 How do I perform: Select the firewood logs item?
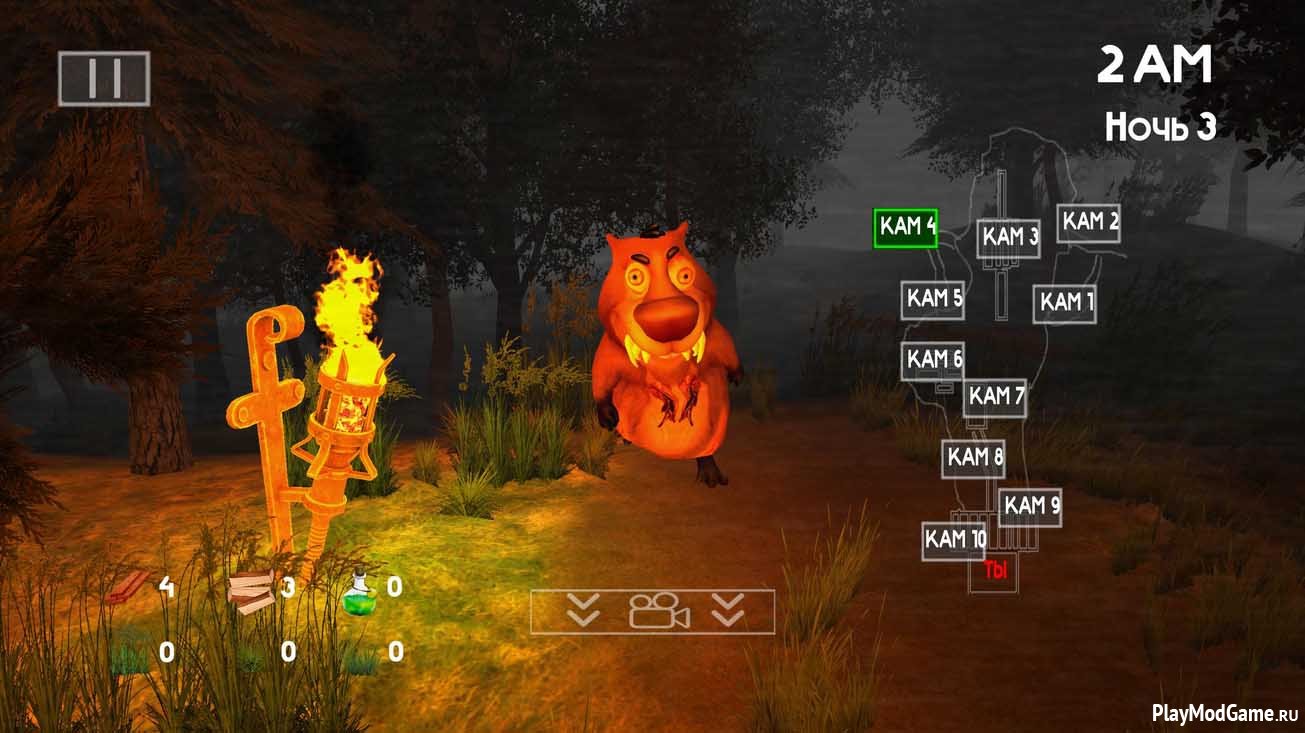pos(248,592)
